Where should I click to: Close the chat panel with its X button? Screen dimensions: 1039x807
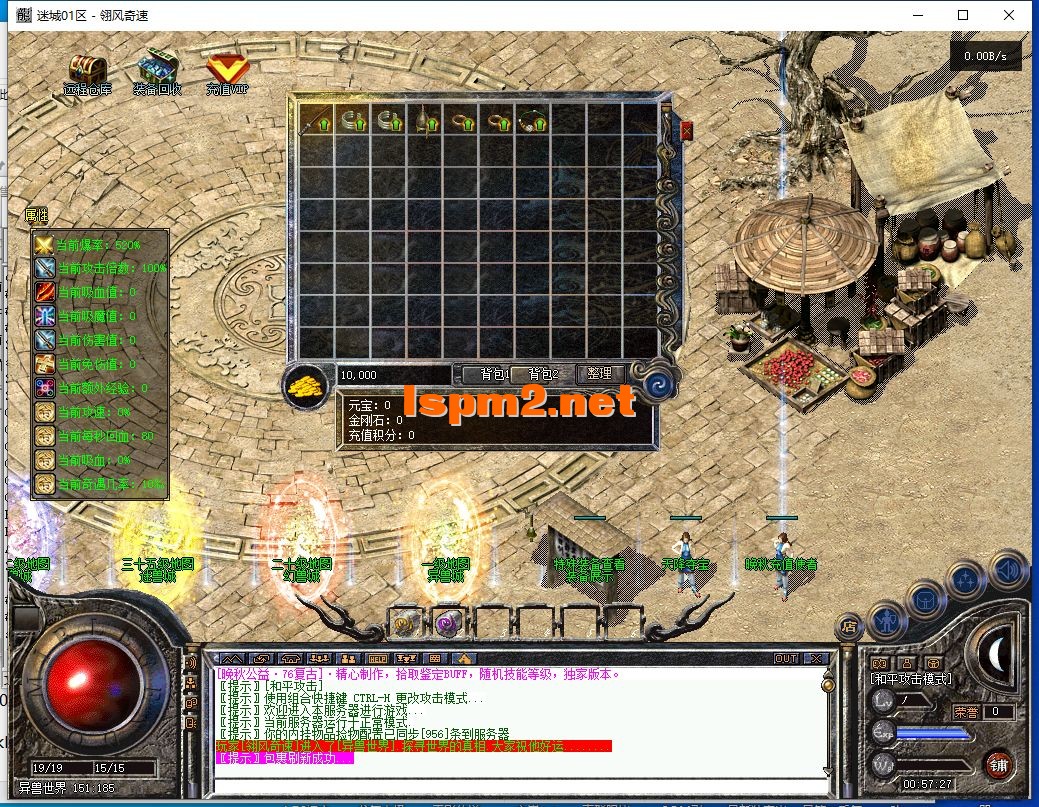point(816,658)
